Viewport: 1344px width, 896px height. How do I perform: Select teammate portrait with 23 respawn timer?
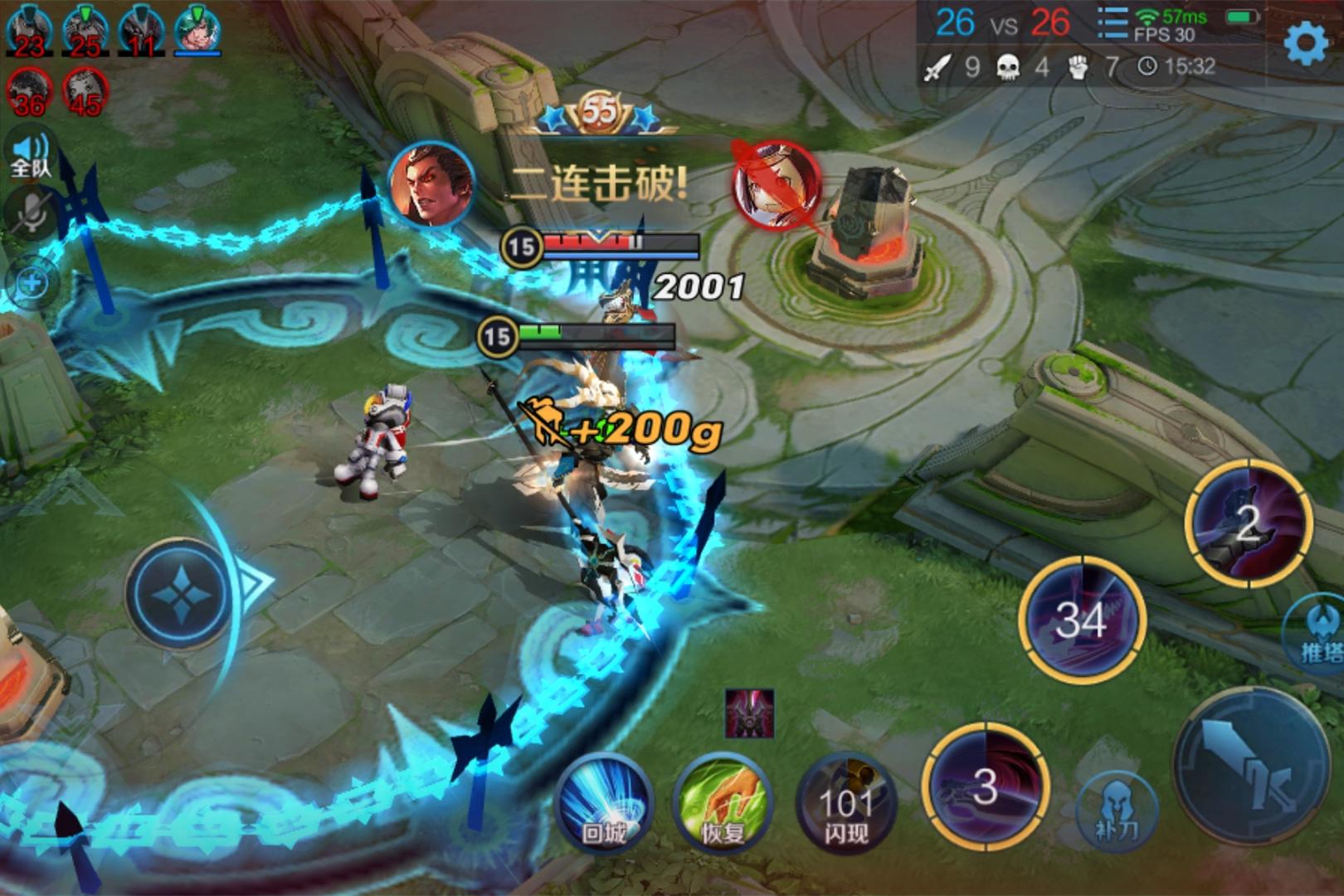[x=29, y=30]
